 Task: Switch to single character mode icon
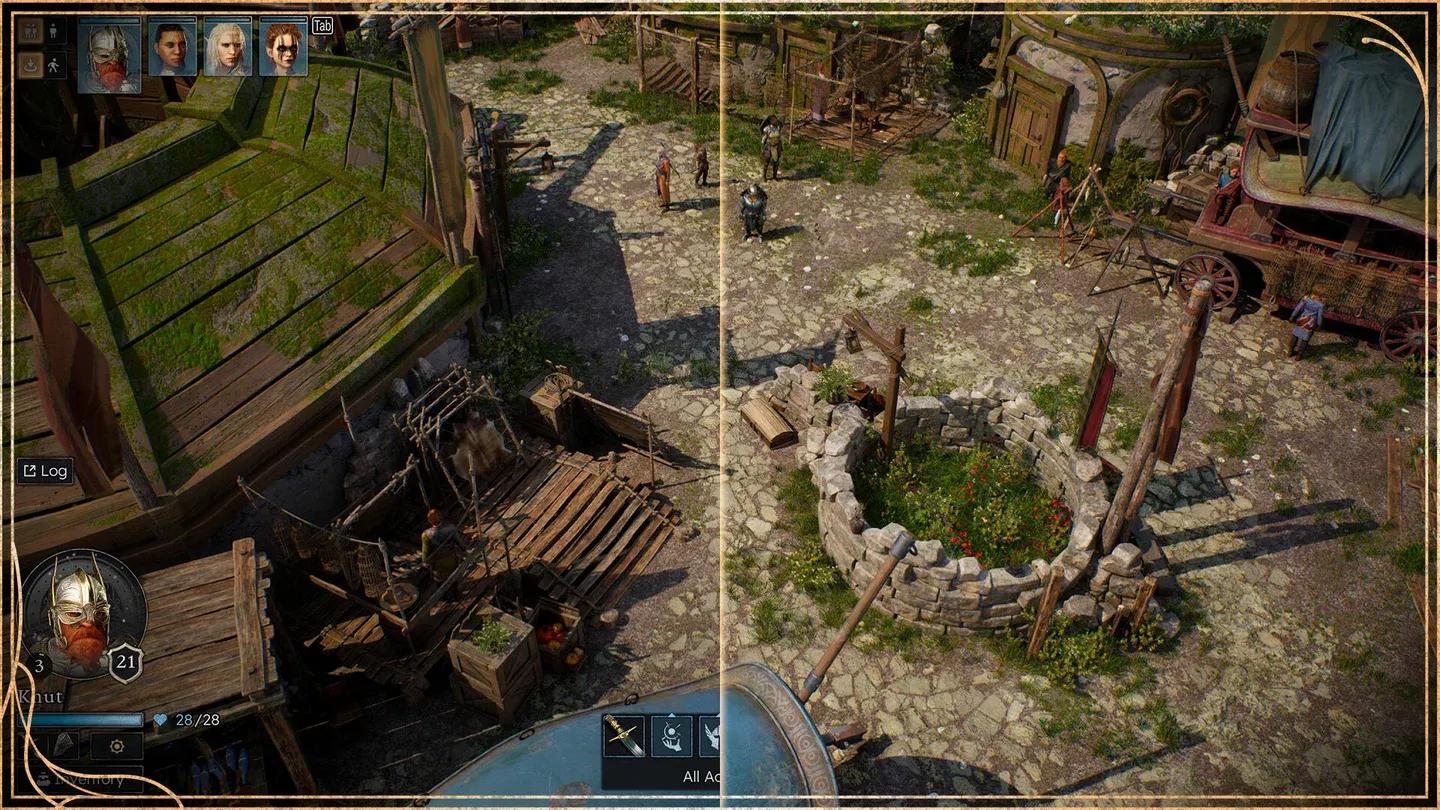[x=52, y=30]
